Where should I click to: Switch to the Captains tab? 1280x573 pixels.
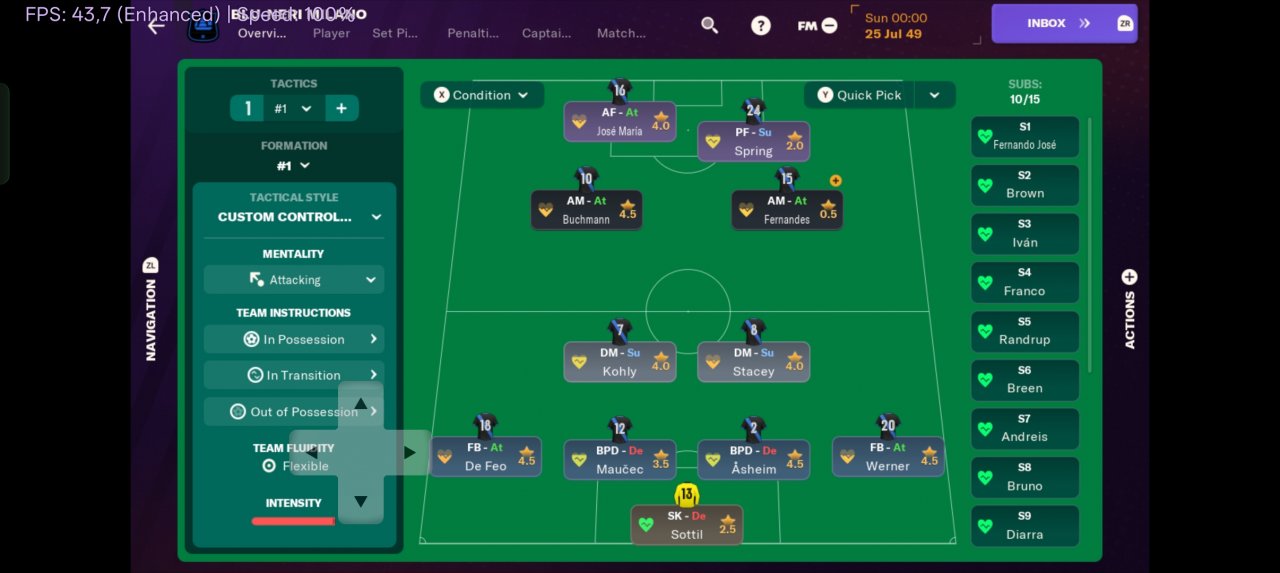point(546,33)
